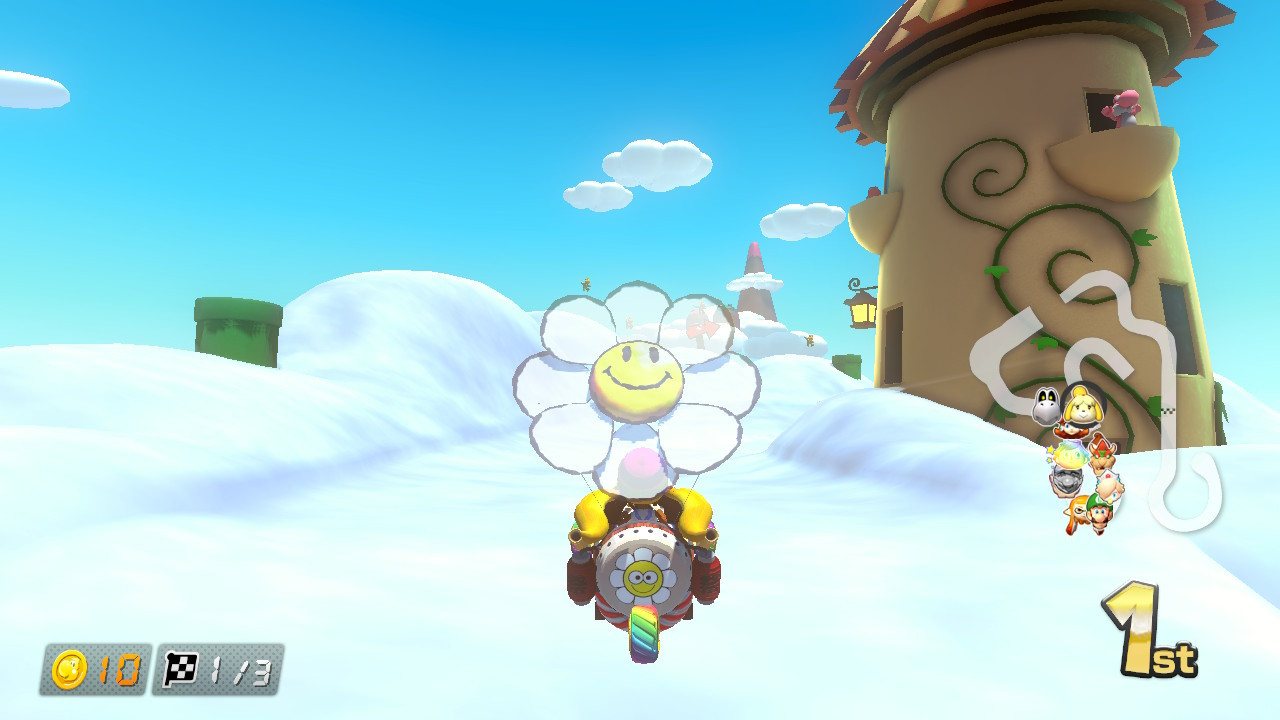The image size is (1280, 720).
Task: Click the finish line marker on the minimap
Action: tap(1168, 410)
